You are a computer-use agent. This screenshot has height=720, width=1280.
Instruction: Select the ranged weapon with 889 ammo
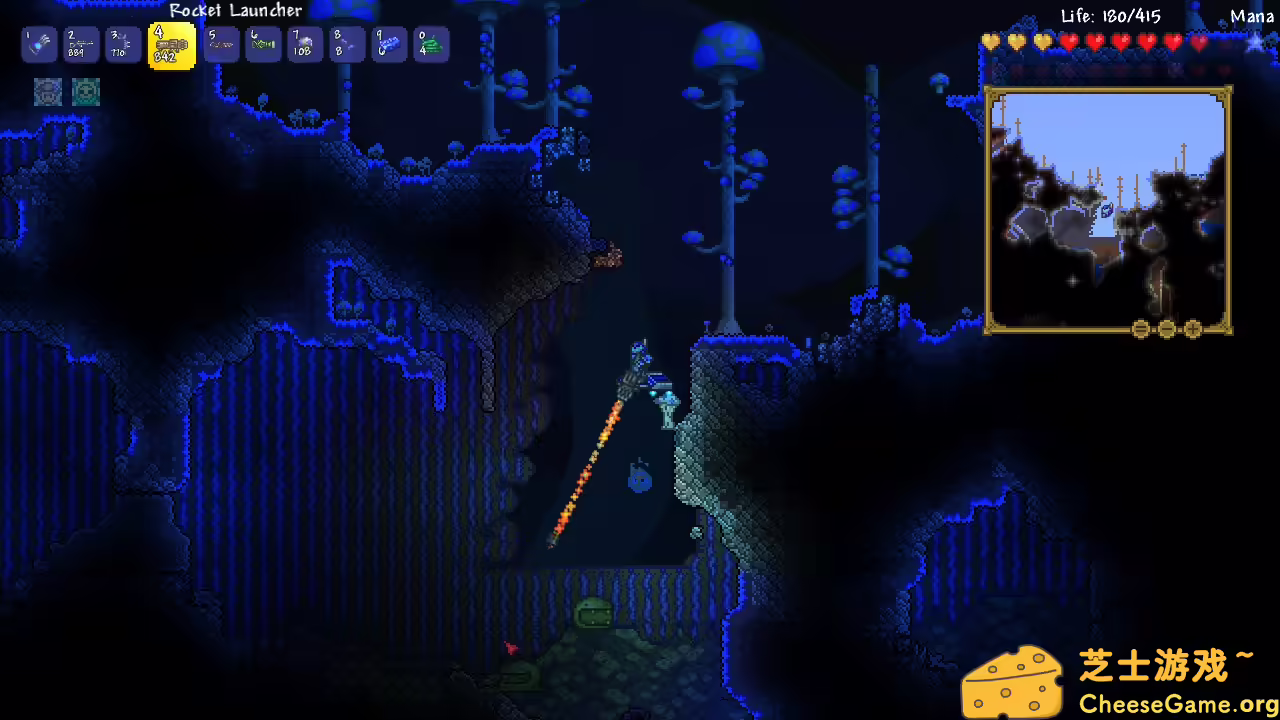coord(81,44)
